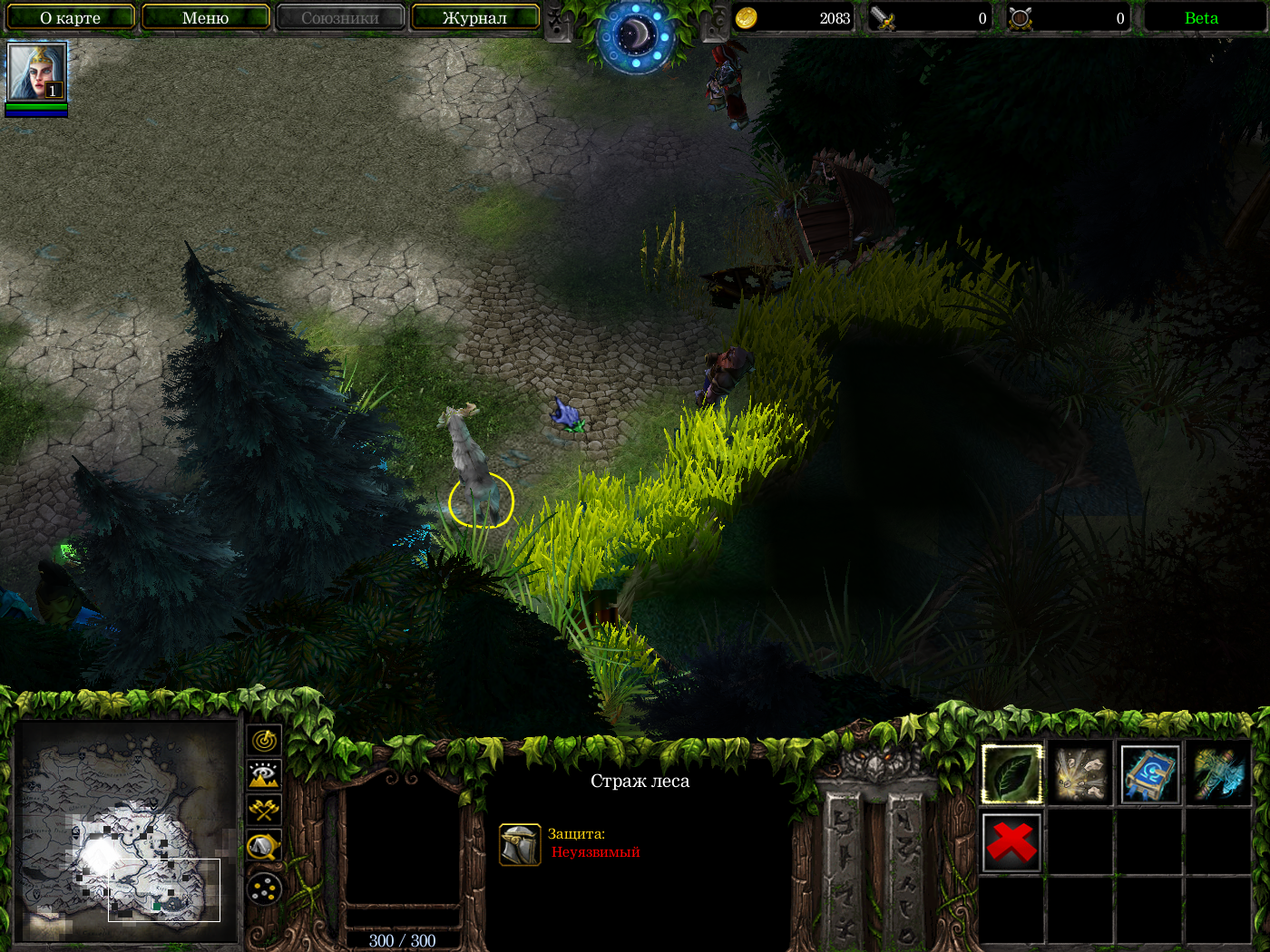Viewport: 1270px width, 952px height.
Task: Toggle ally color mode crossed-axes button
Action: coord(264,810)
